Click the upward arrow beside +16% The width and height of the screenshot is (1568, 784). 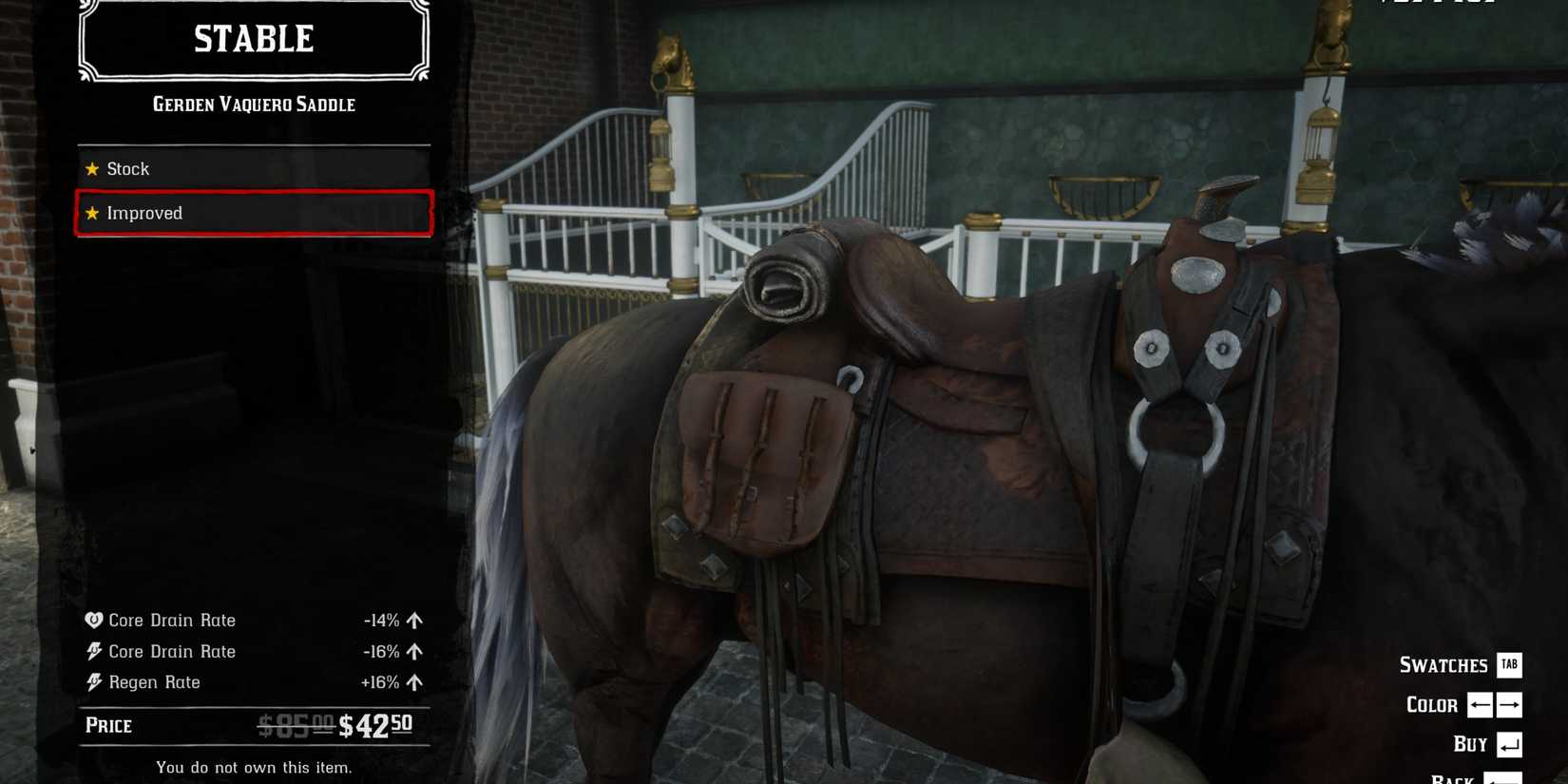coord(413,681)
